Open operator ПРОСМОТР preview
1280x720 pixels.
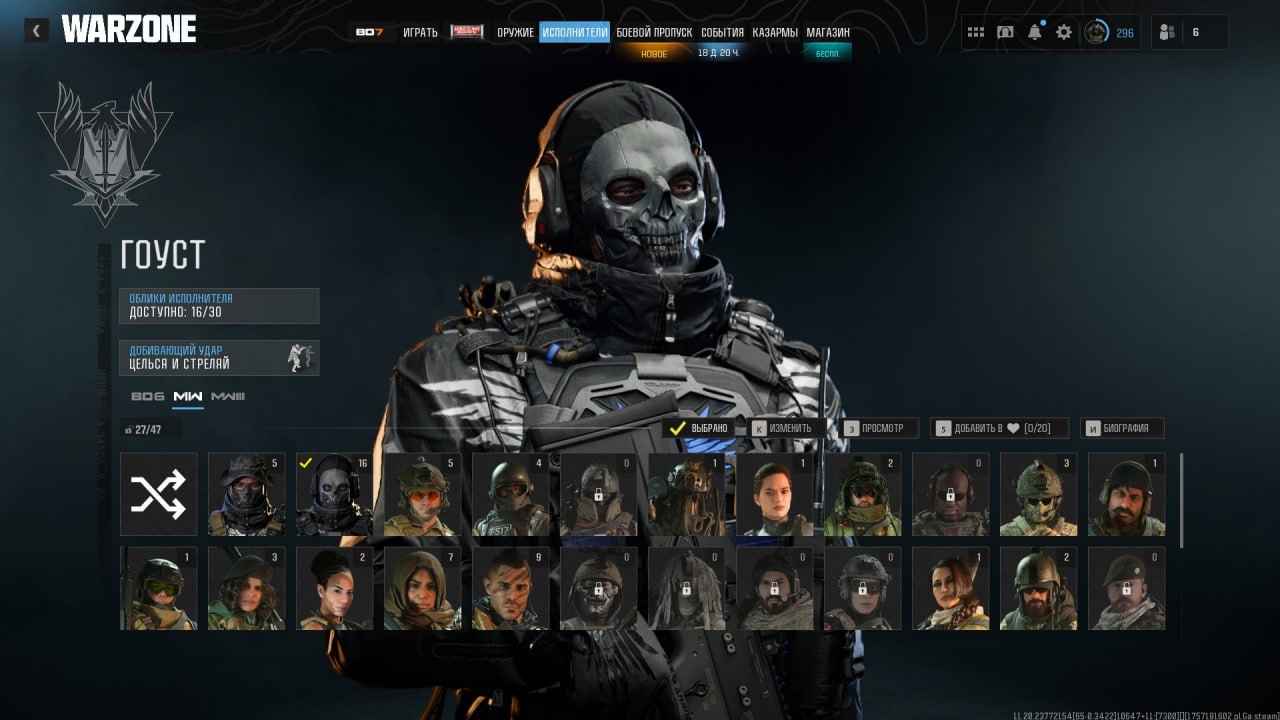(880, 428)
